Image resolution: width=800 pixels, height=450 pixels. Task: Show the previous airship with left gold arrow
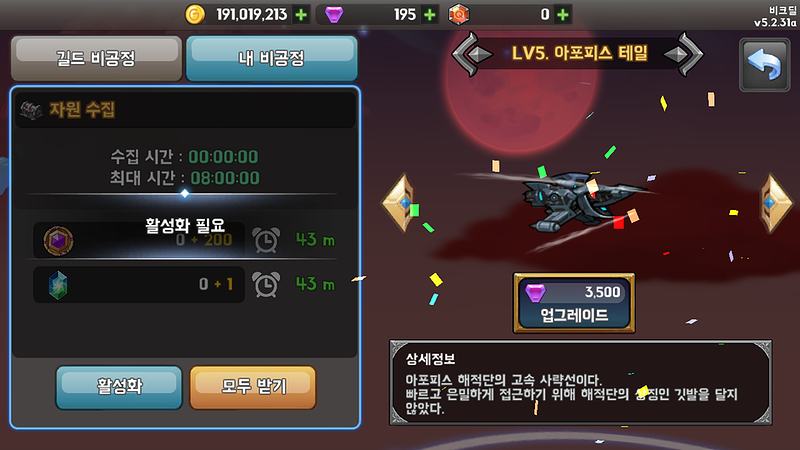398,202
